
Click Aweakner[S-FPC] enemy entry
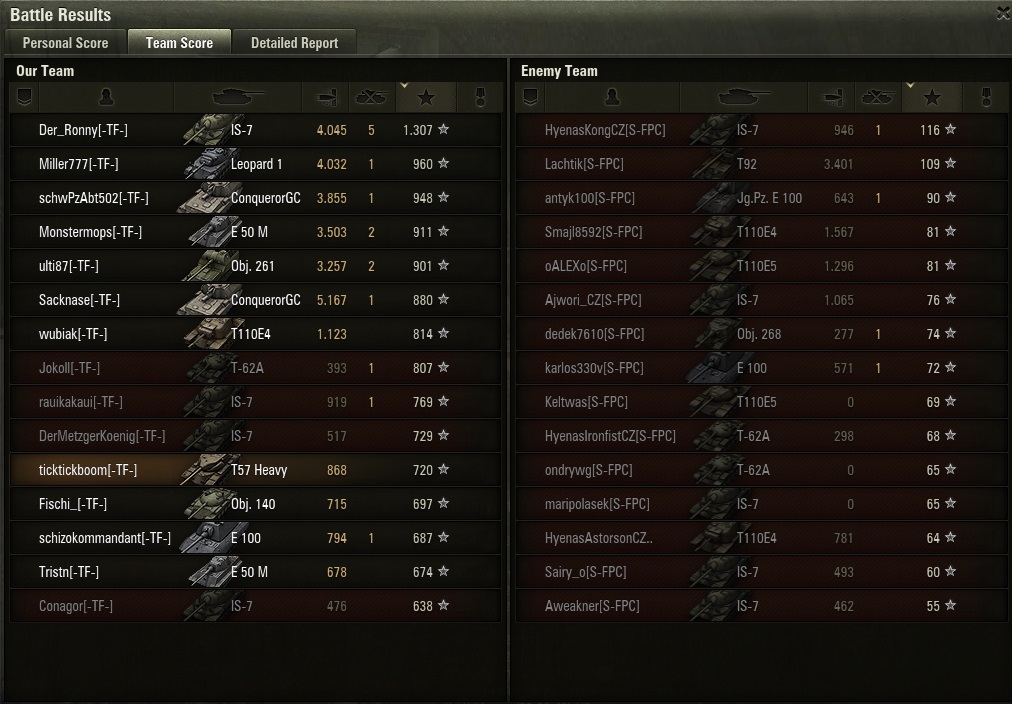(592, 606)
